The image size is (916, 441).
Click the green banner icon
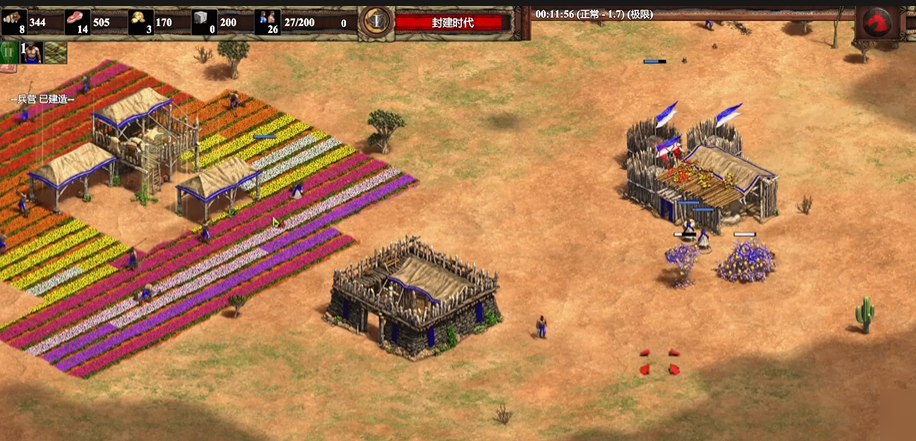coord(8,53)
